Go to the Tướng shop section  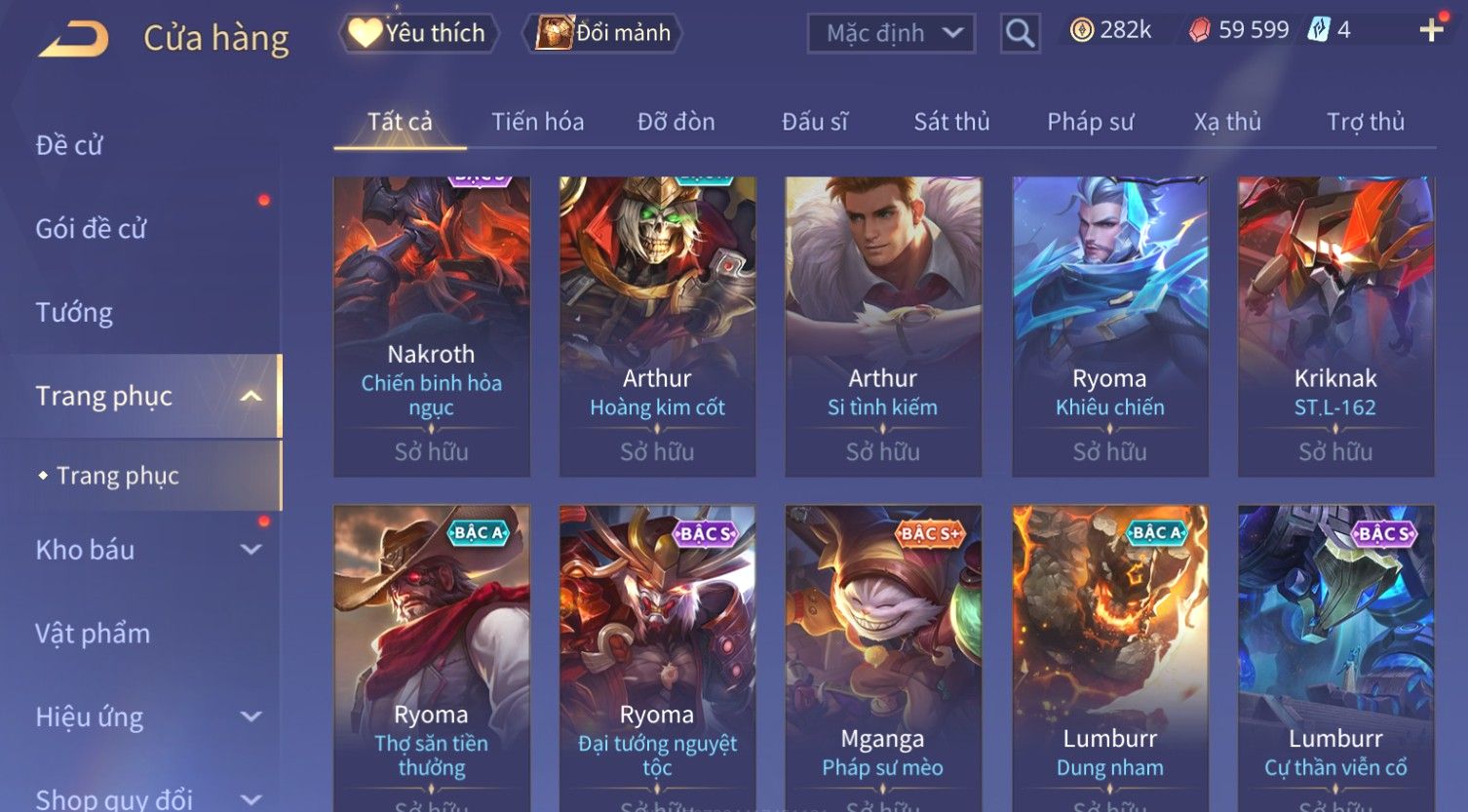74,313
